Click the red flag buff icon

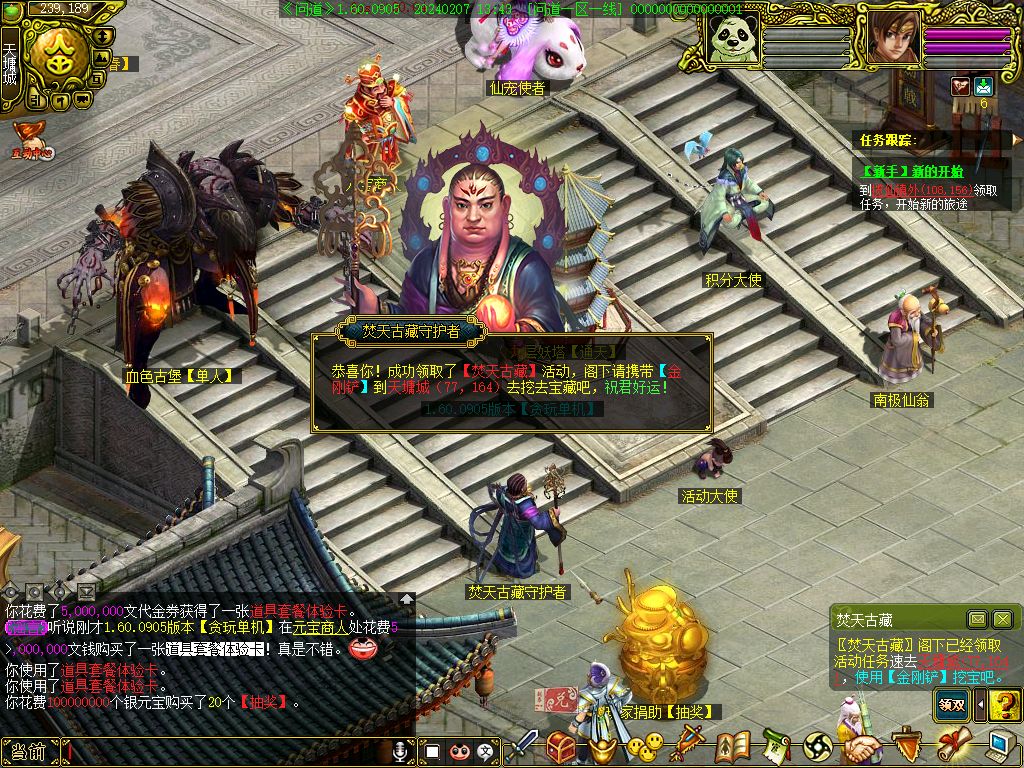(x=960, y=86)
